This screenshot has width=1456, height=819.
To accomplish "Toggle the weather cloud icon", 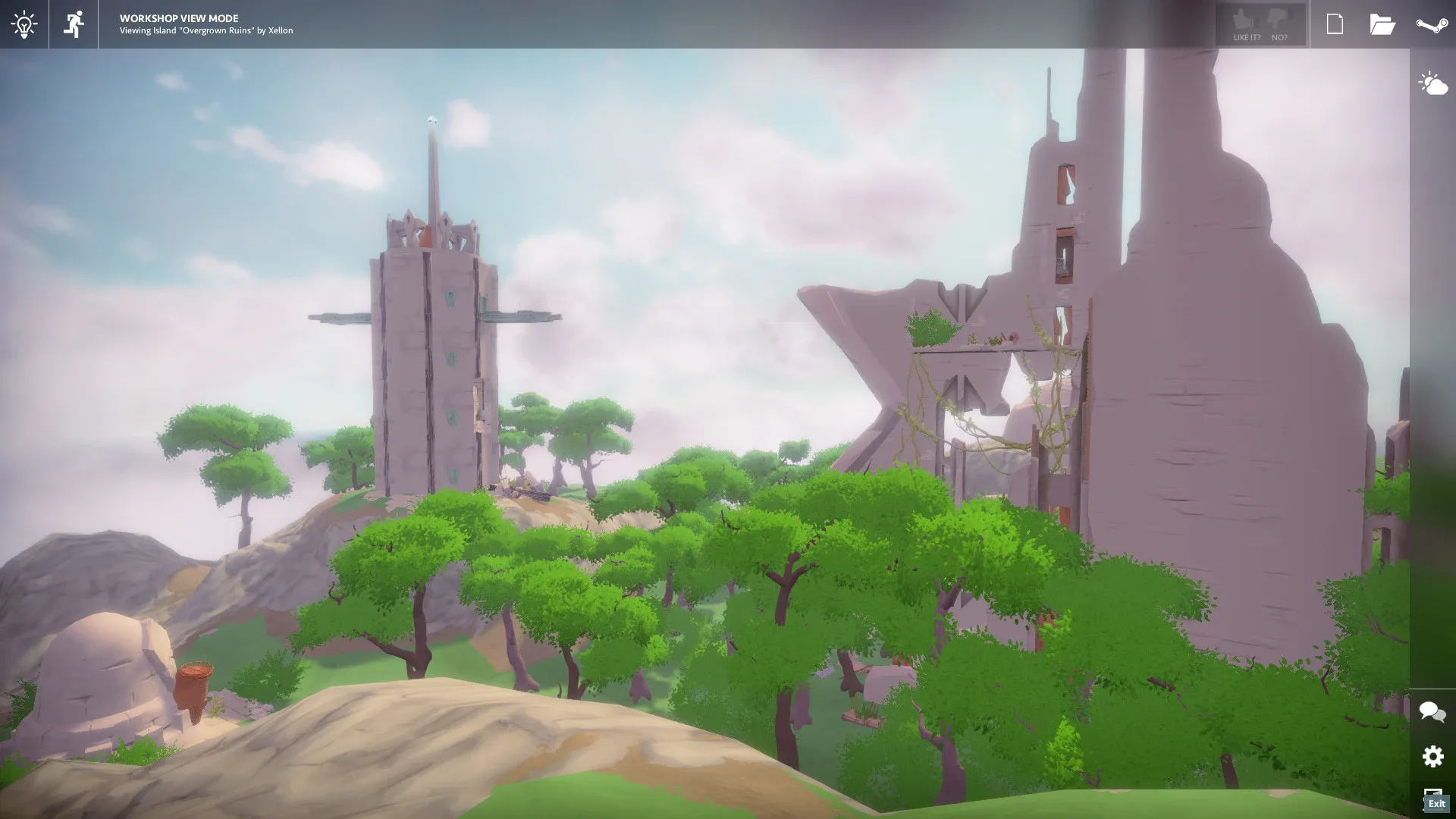I will pyautogui.click(x=1433, y=83).
